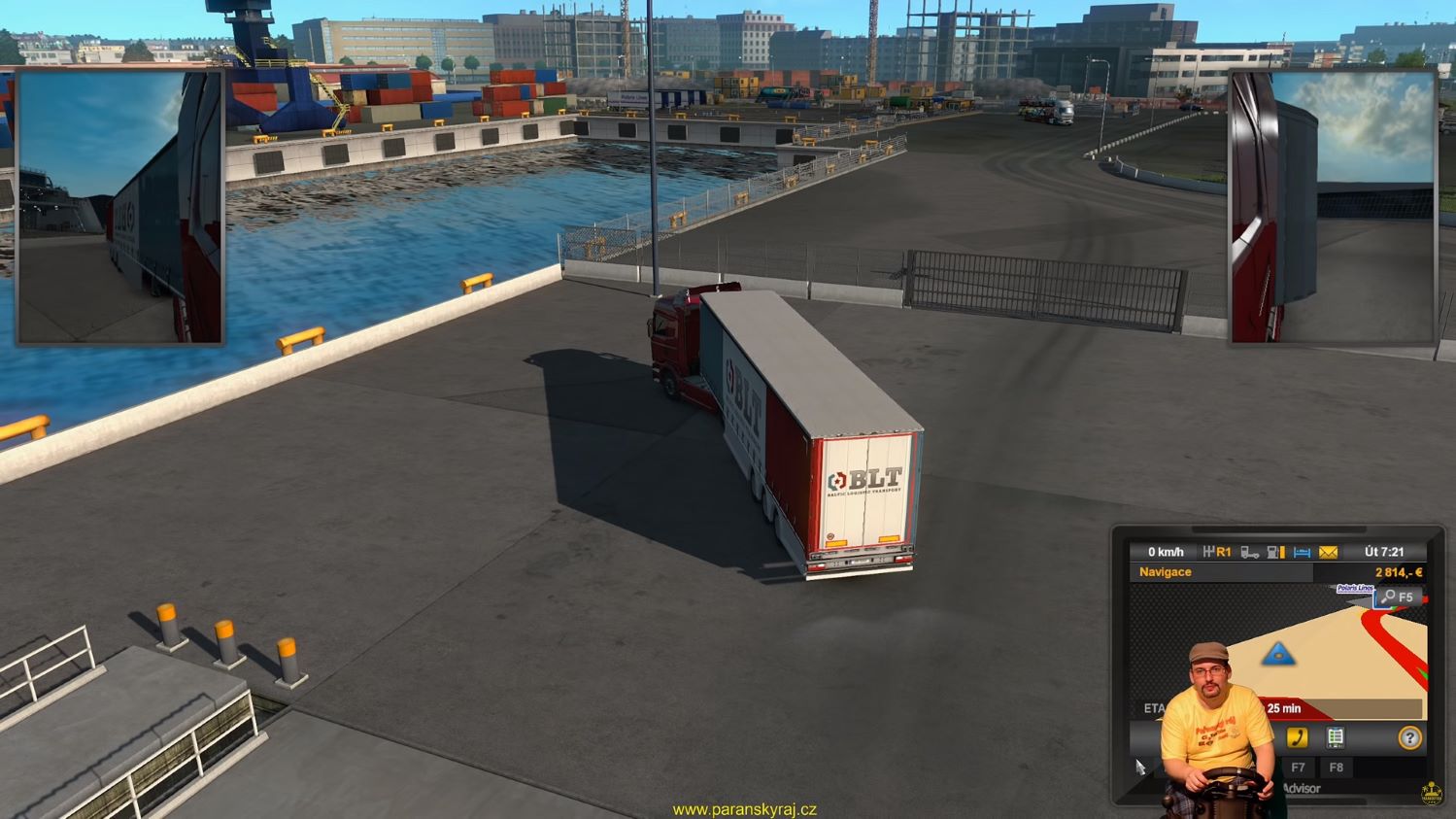1456x819 pixels.
Task: Click the question mark help button
Action: (x=1409, y=738)
